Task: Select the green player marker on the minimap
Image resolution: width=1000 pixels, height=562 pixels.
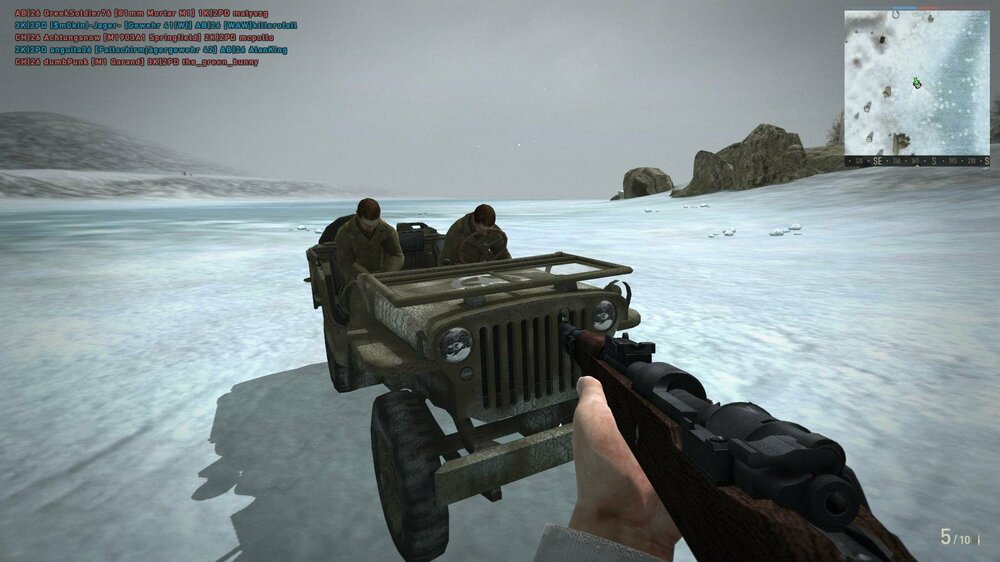Action: [916, 82]
